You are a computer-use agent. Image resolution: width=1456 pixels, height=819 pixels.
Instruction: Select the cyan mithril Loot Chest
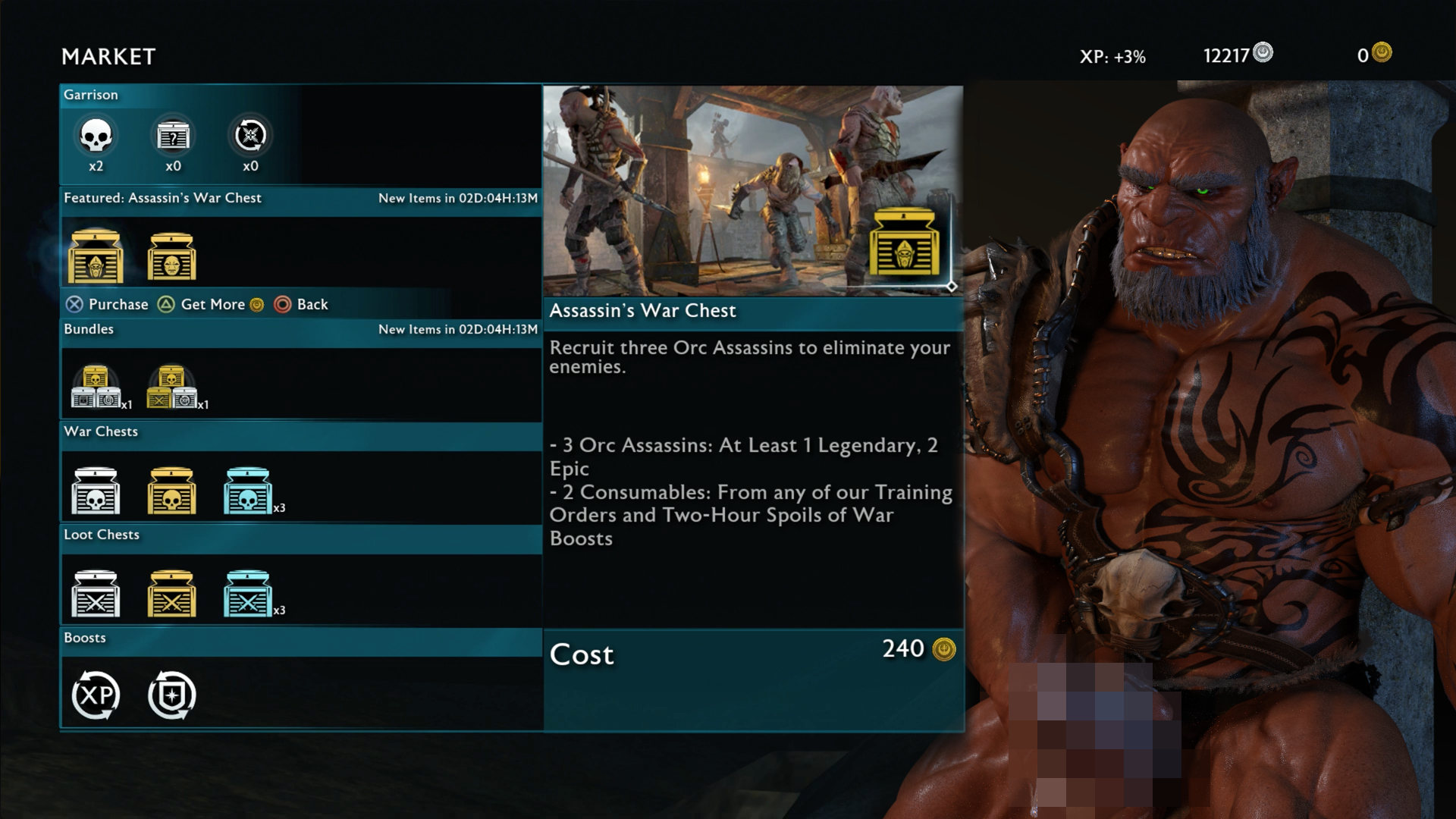248,594
